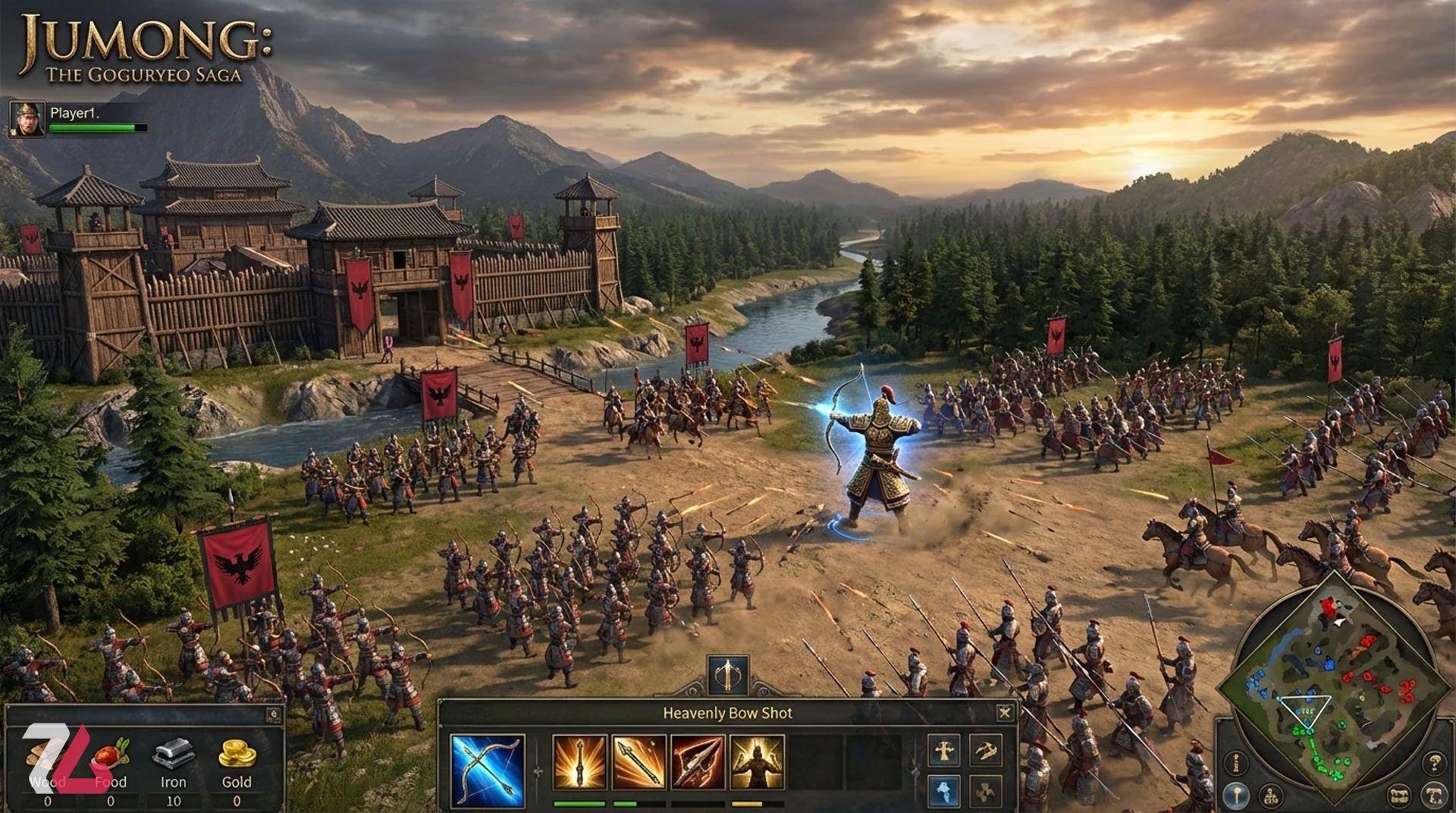Select the diagonal spear volley ability

tap(639, 762)
